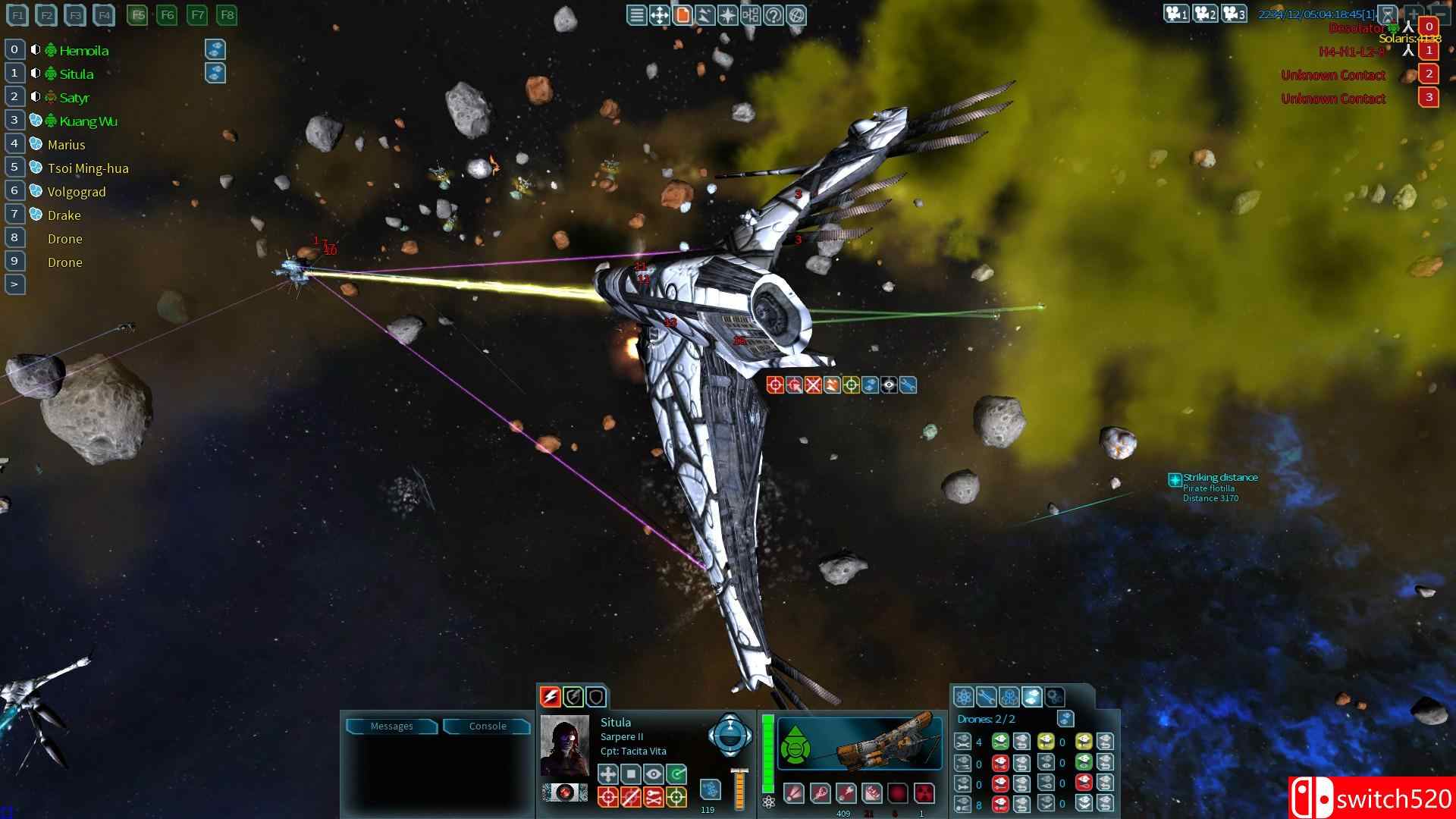Image resolution: width=1456 pixels, height=819 pixels.
Task: Select the F2 tab at the top left
Action: pos(46,14)
